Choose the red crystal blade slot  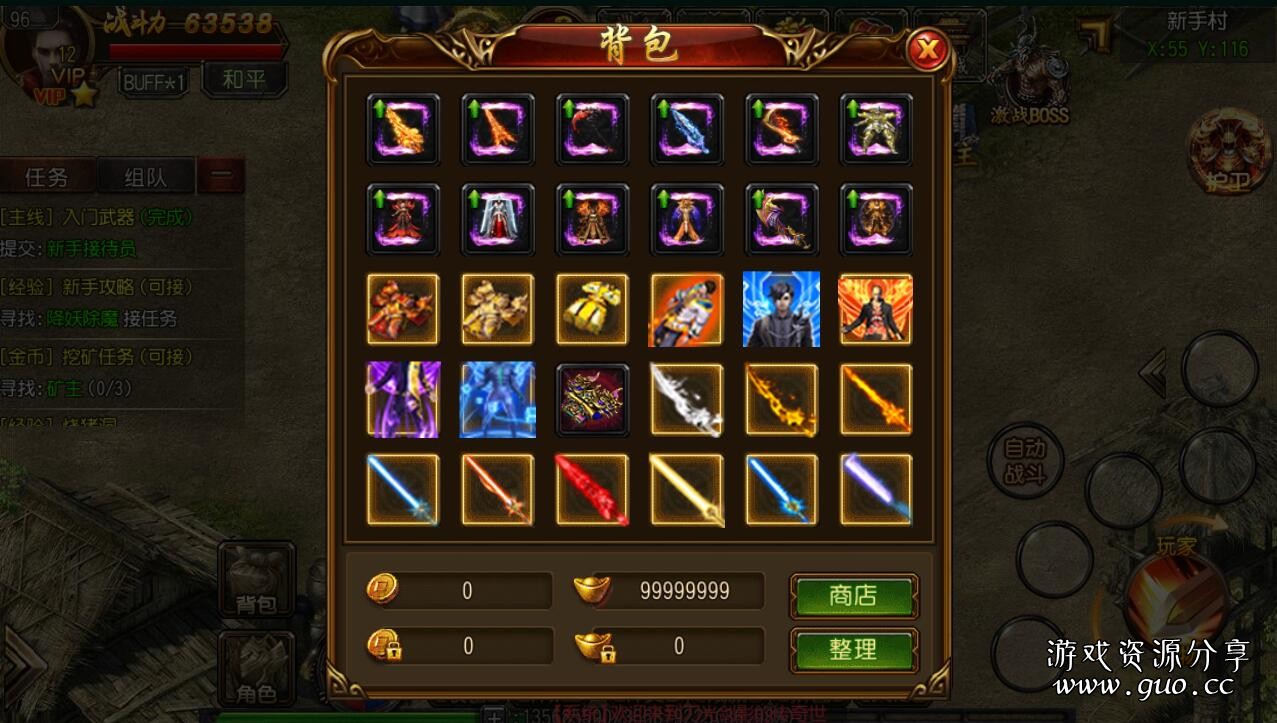point(592,489)
